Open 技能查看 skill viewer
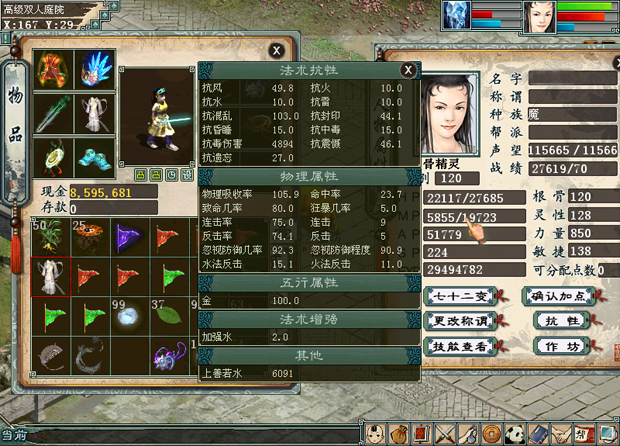The image size is (620, 446). pos(461,346)
